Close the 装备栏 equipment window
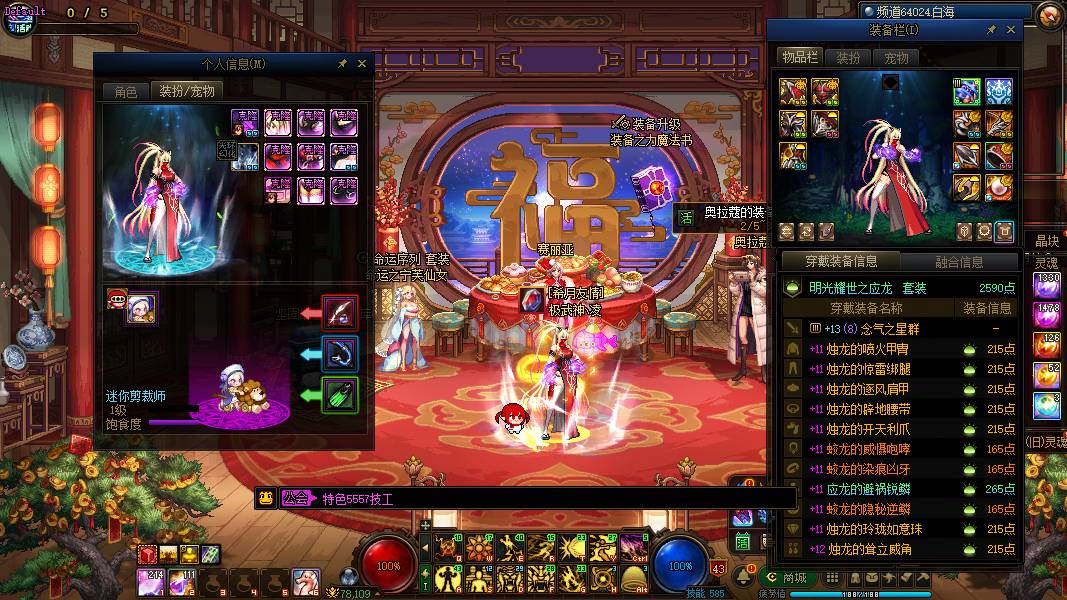This screenshot has height=600, width=1067. click(x=1011, y=30)
